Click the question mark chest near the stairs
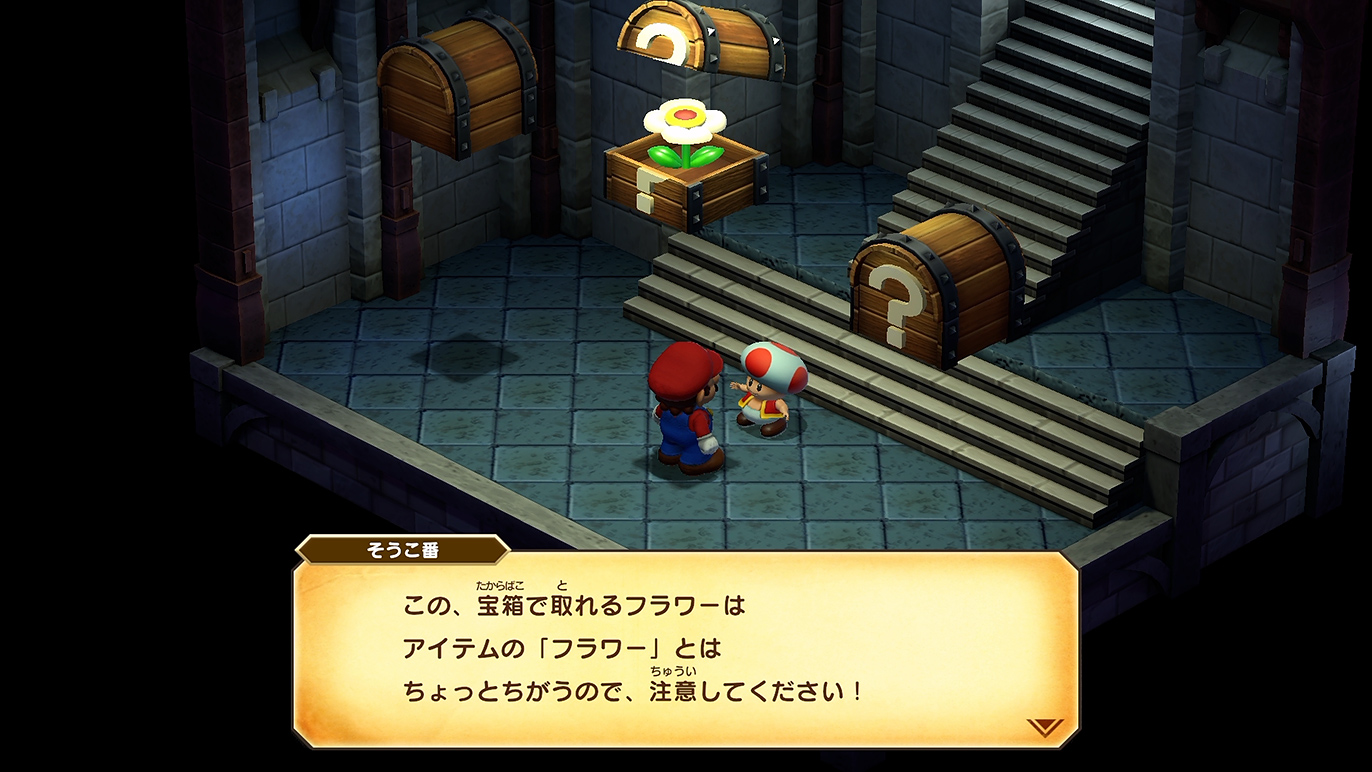 click(935, 290)
